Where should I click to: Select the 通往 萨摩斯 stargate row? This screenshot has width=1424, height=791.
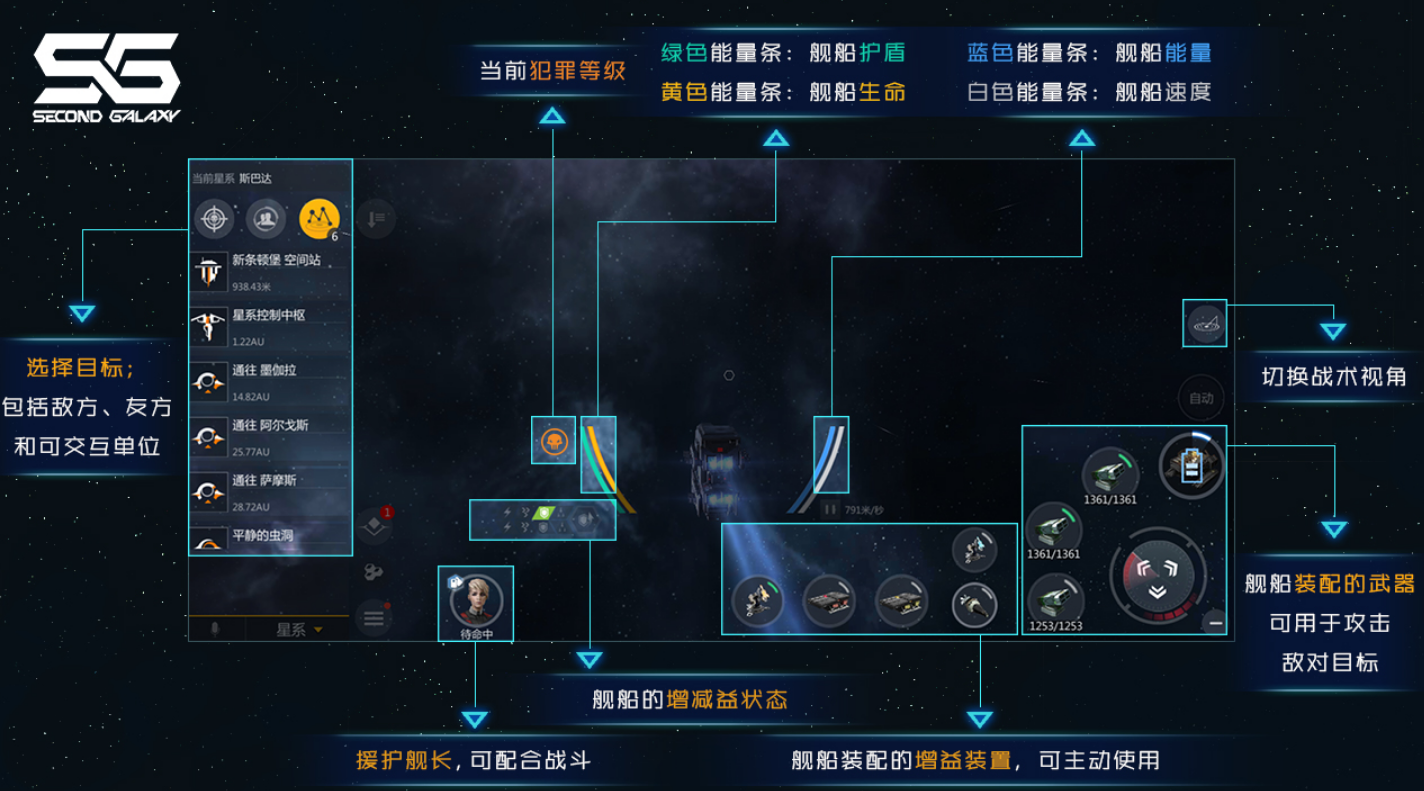tap(270, 491)
